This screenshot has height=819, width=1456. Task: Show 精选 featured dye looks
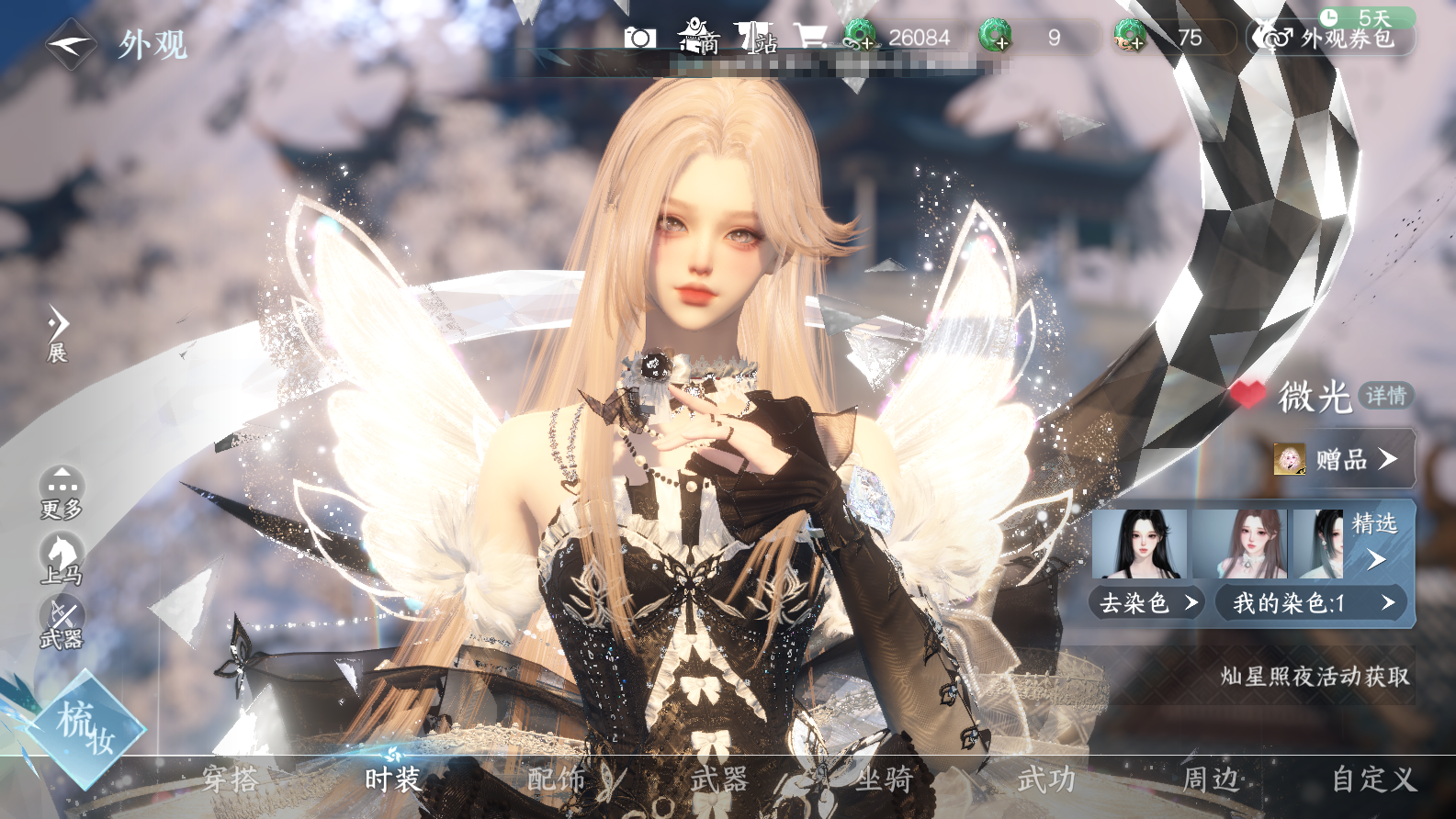coord(1375,540)
